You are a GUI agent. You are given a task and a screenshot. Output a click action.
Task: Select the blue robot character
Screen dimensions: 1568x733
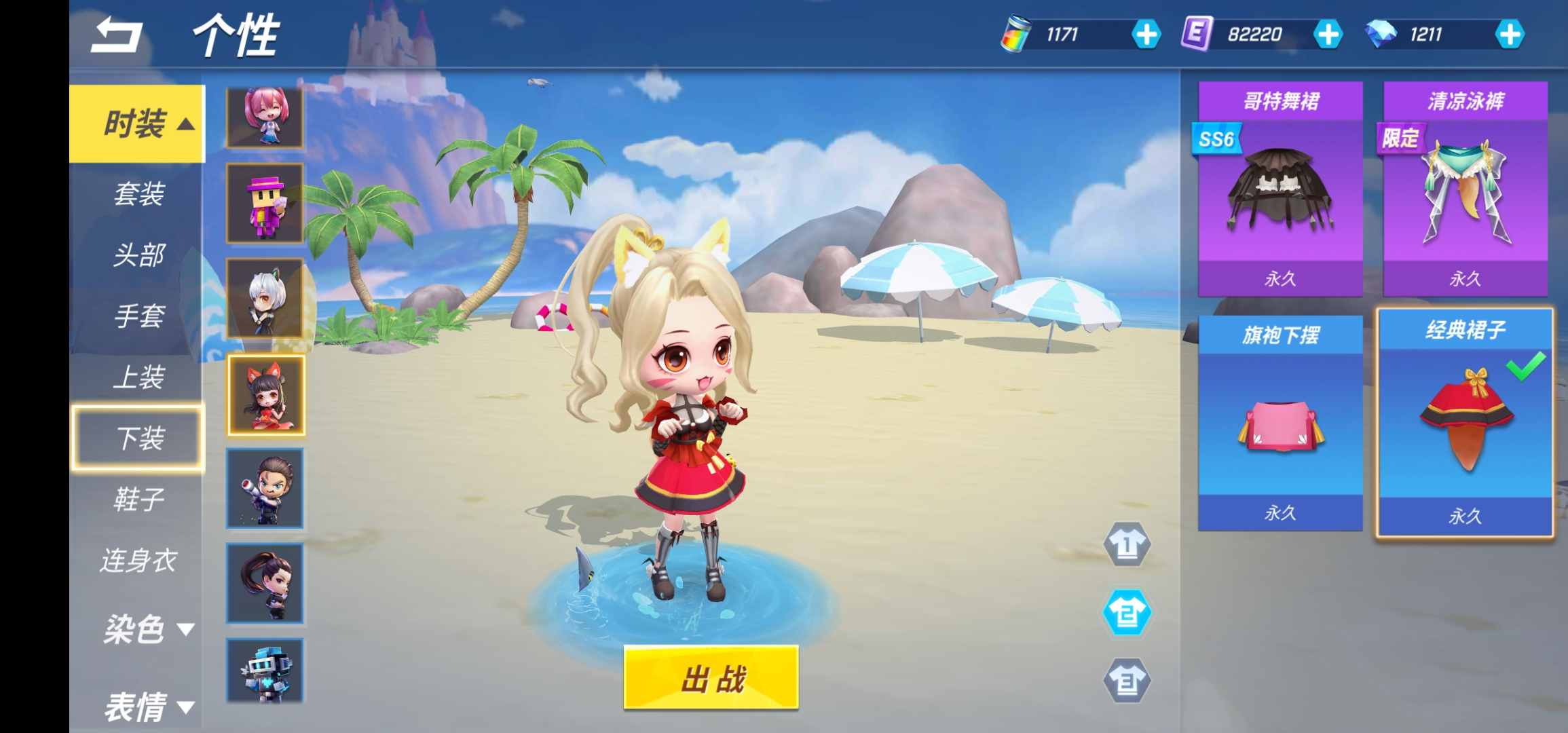(265, 671)
